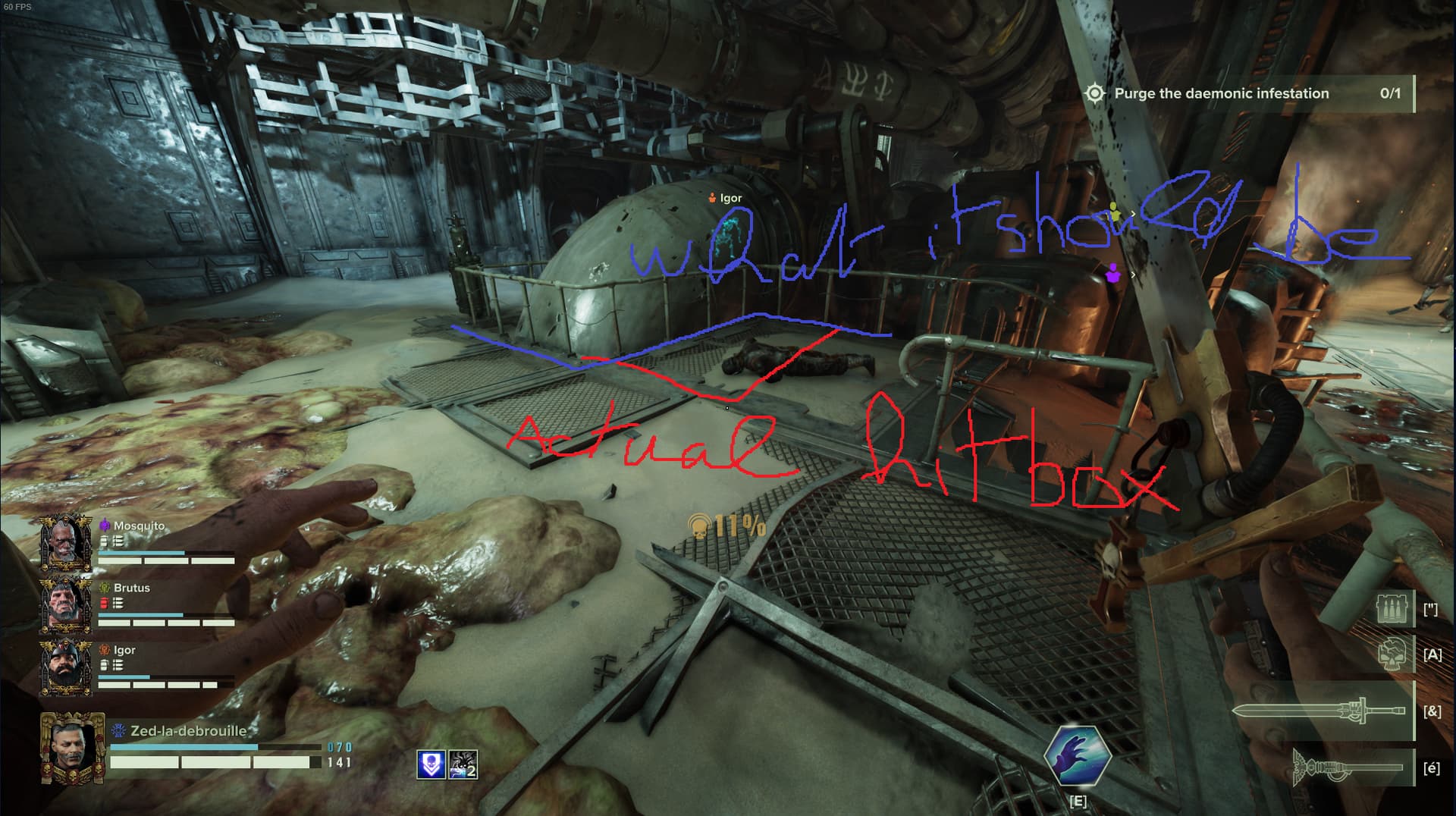Switch to the force staff weapon slot
The width and height of the screenshot is (1456, 816).
point(1348,767)
